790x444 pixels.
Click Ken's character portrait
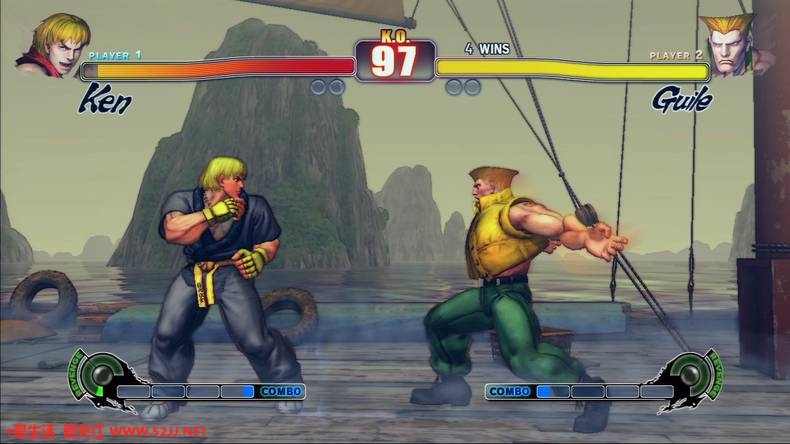50,45
